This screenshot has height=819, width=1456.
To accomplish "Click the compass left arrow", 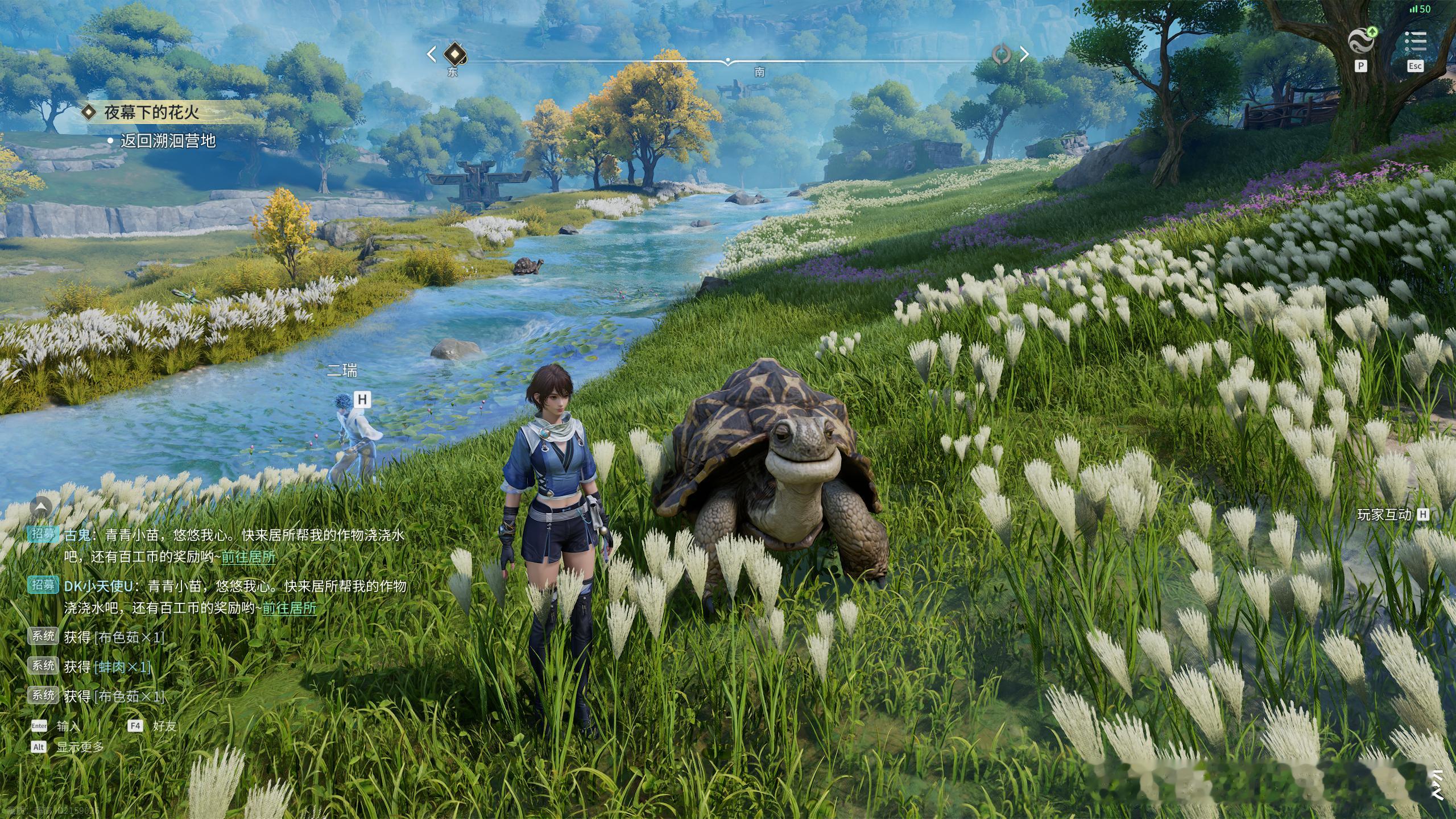I will tap(432, 54).
